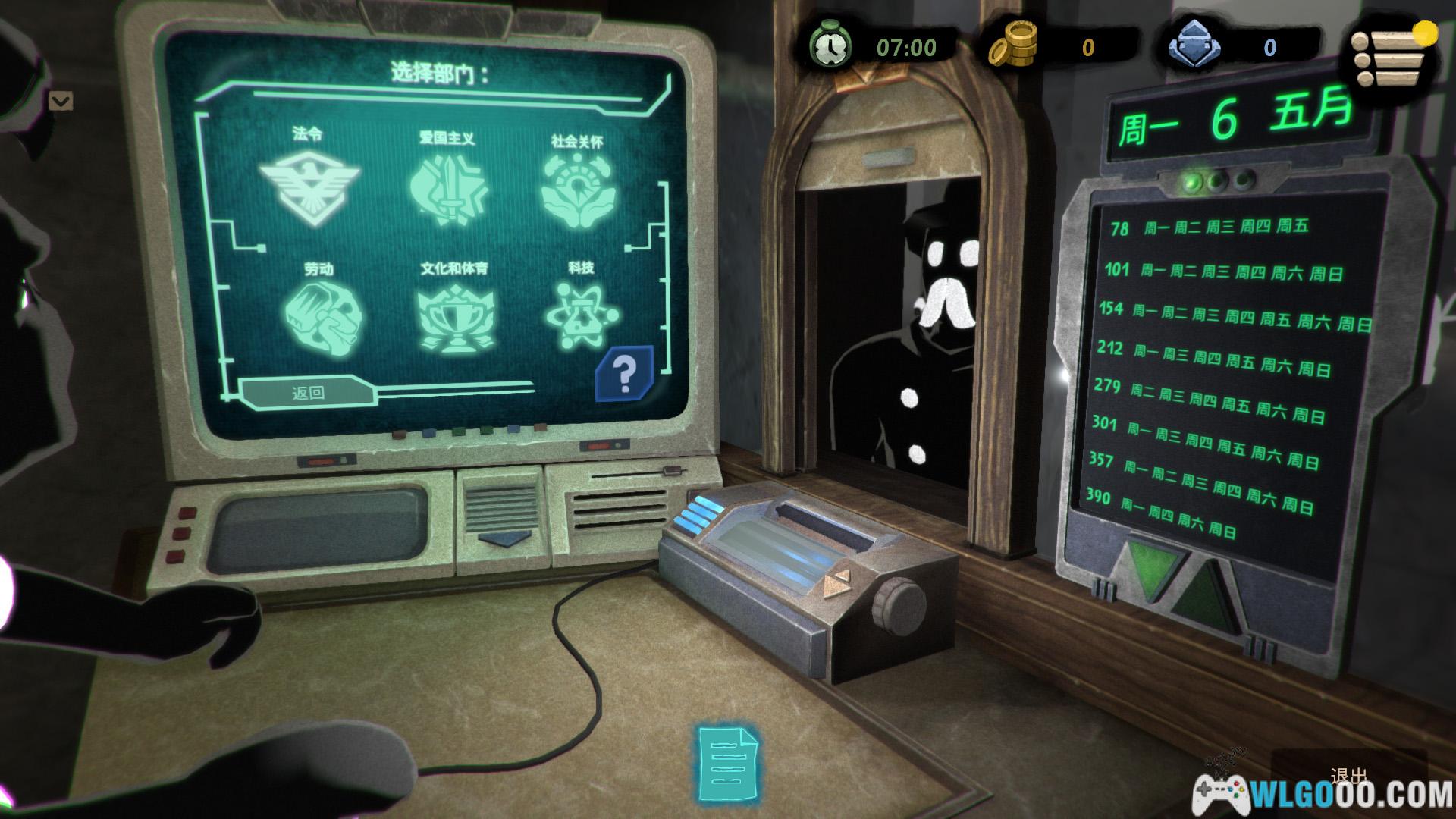Open the 科技 atom department
The width and height of the screenshot is (1456, 819).
point(582,316)
